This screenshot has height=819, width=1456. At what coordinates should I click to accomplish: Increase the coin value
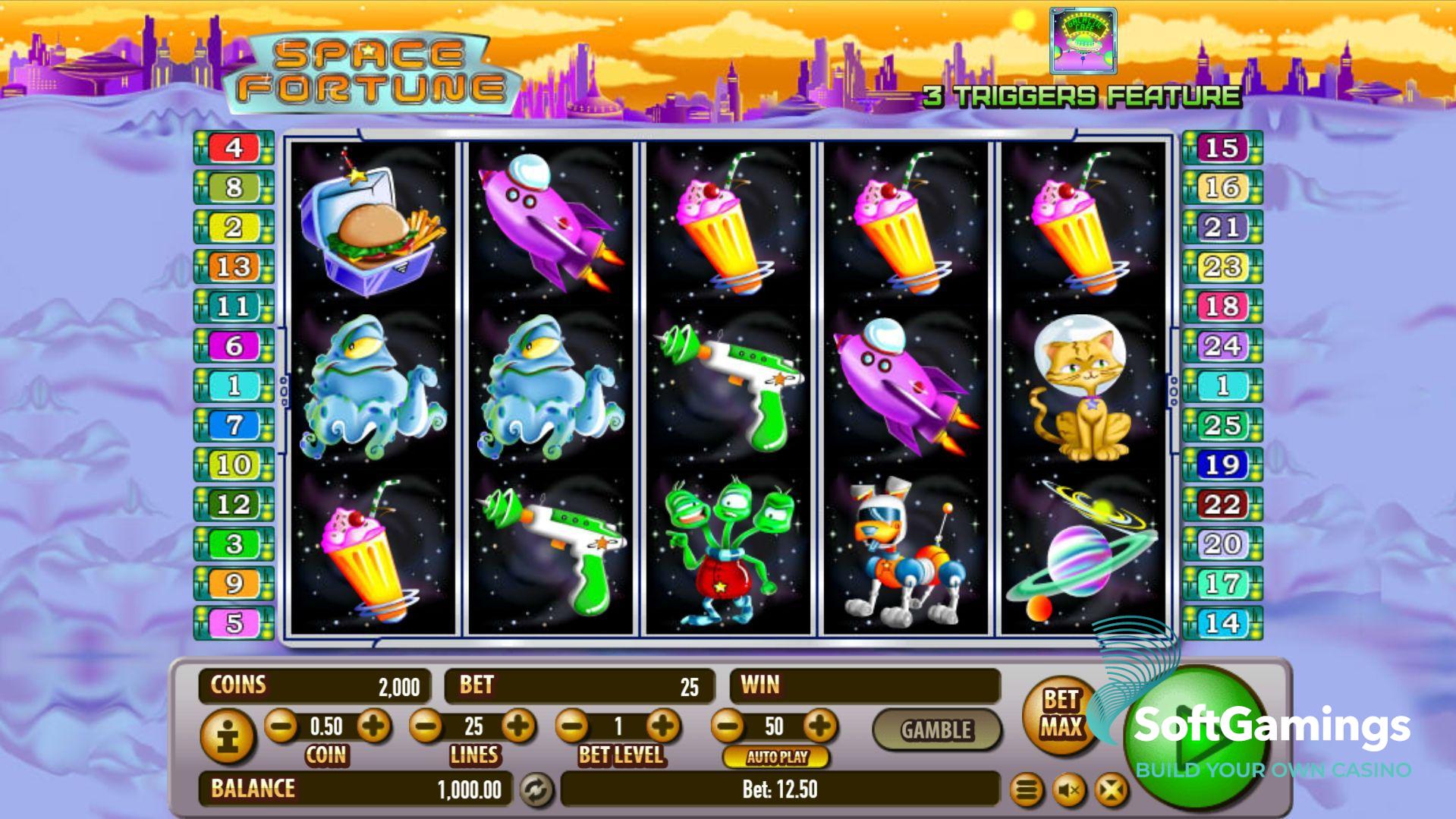click(x=373, y=727)
